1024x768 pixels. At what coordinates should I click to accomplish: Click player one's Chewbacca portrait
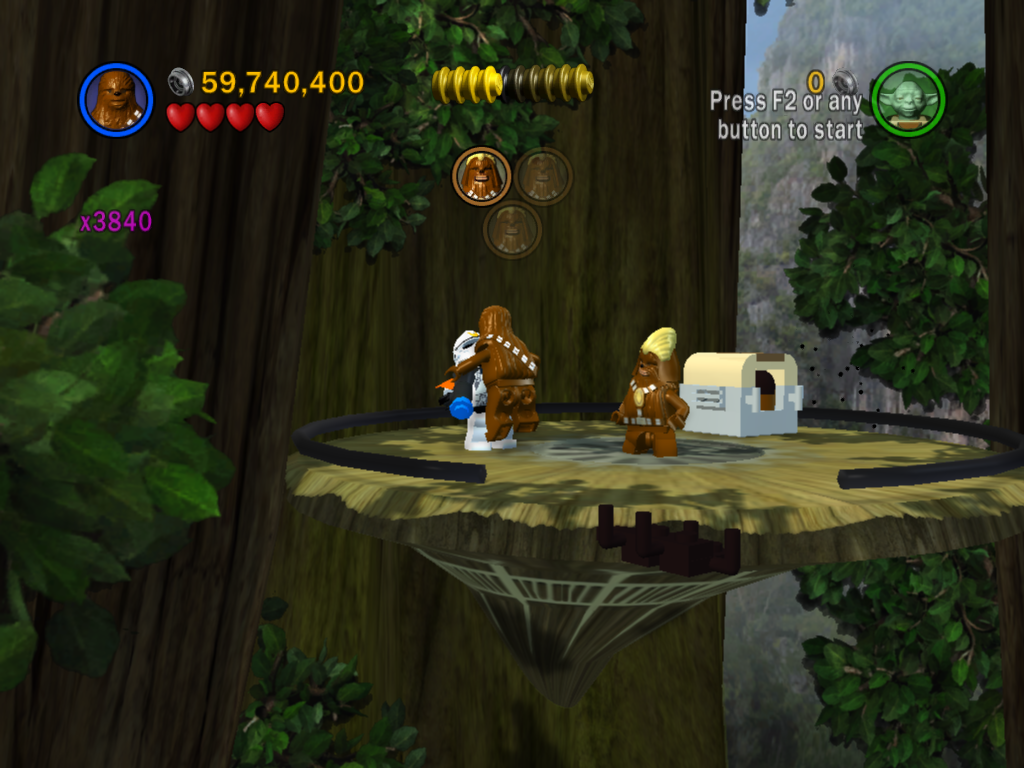(x=116, y=99)
